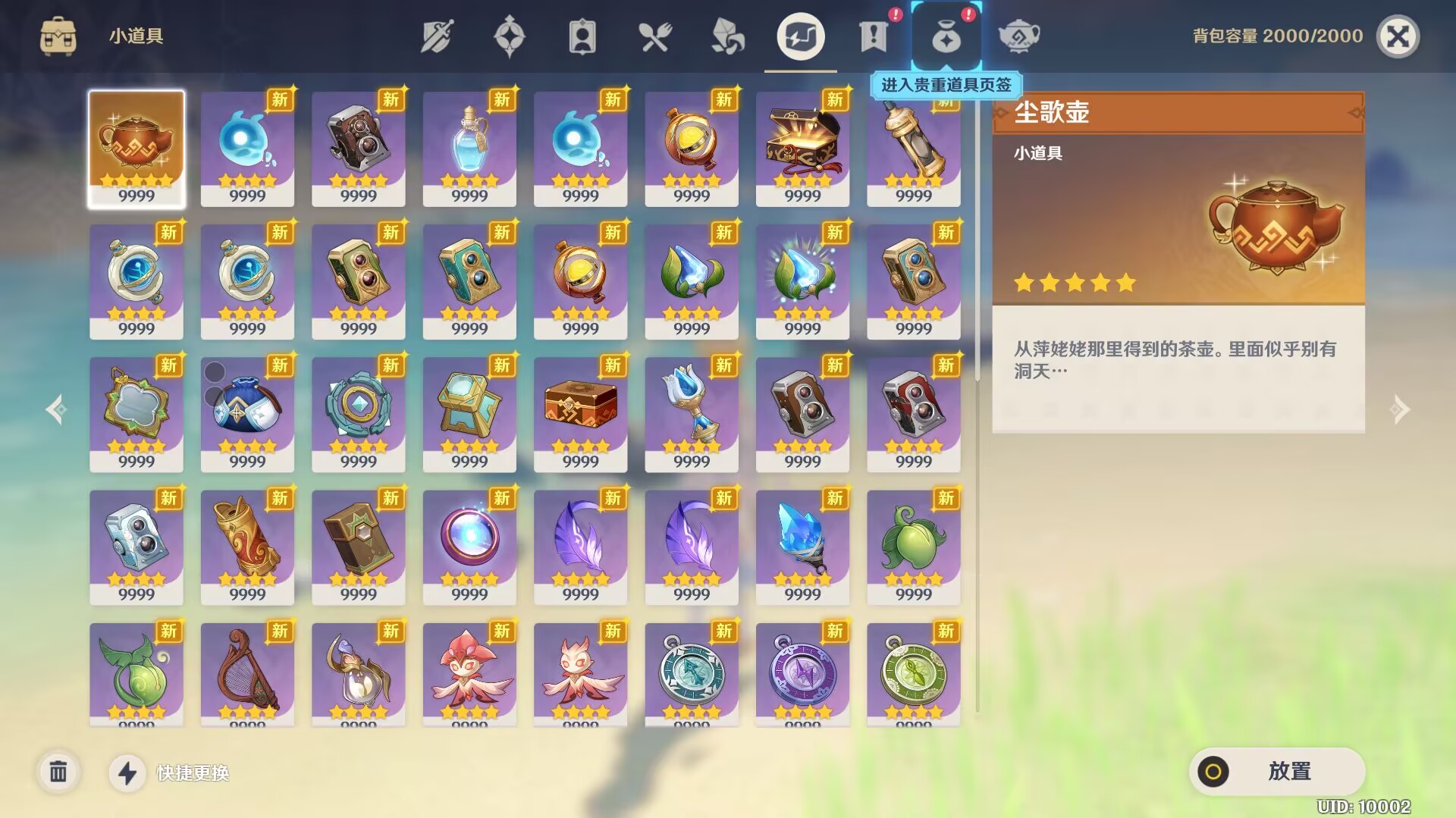1456x818 pixels.
Task: Open the artifacts tab
Action: (509, 36)
